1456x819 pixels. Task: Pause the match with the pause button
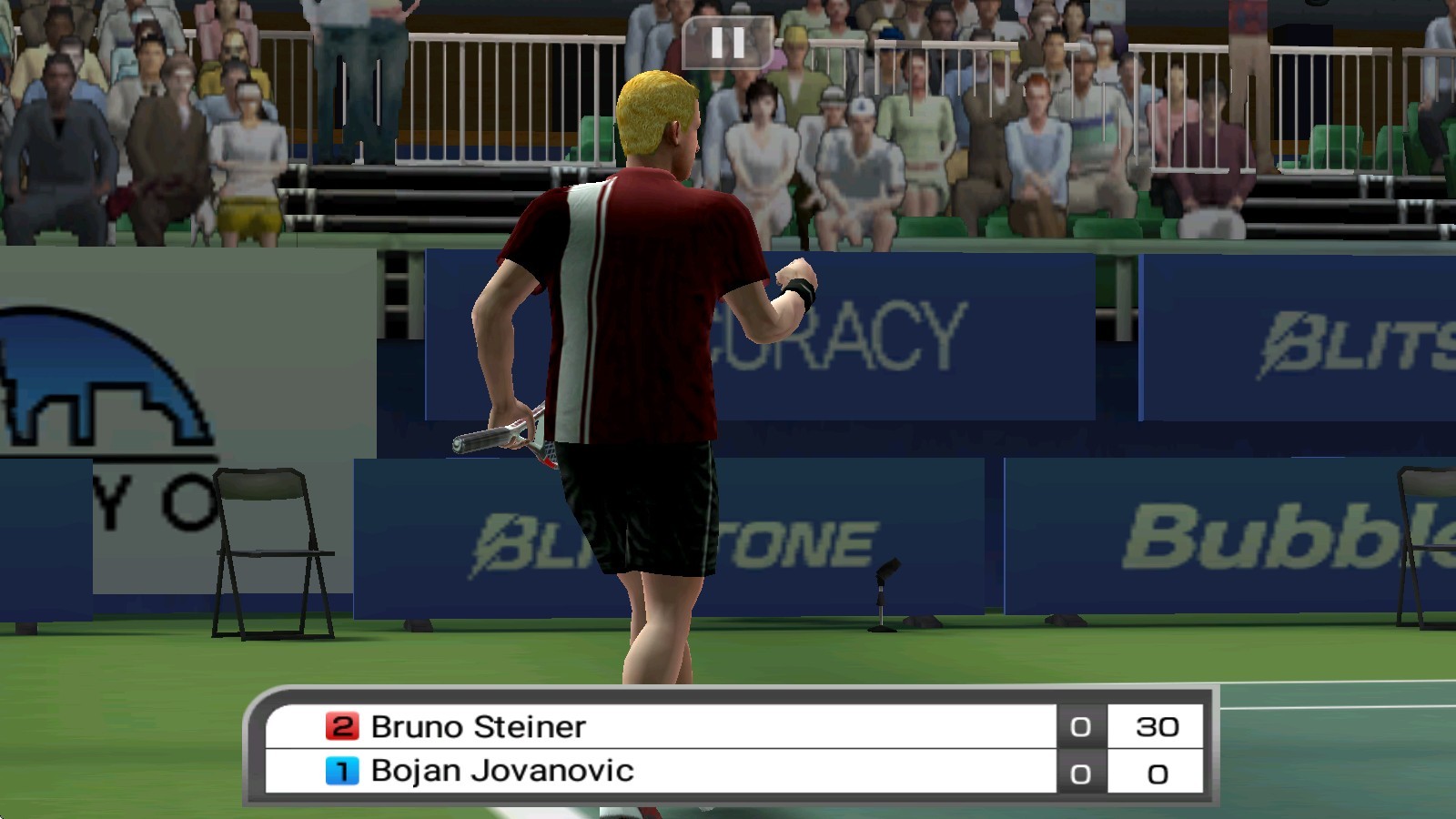point(727,43)
